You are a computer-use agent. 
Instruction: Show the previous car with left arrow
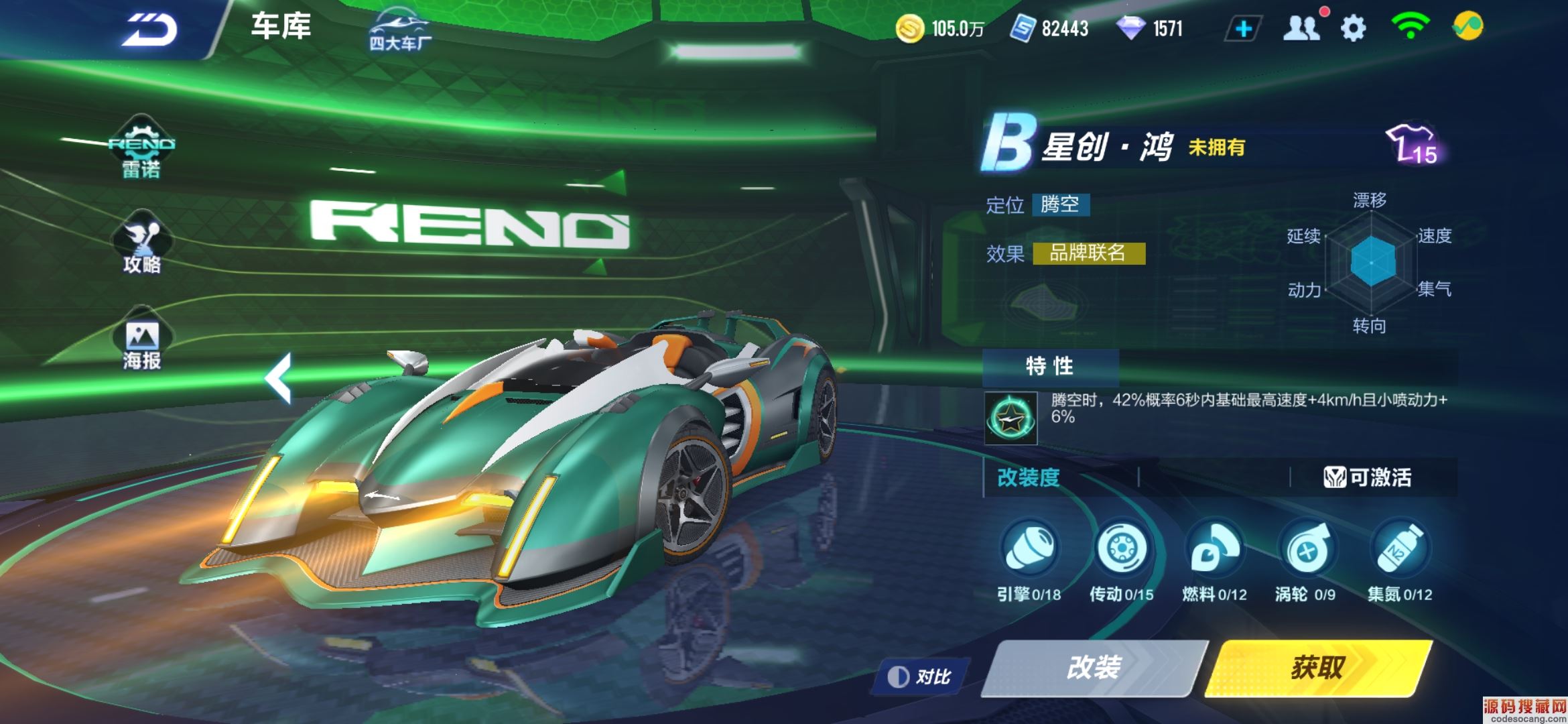279,377
